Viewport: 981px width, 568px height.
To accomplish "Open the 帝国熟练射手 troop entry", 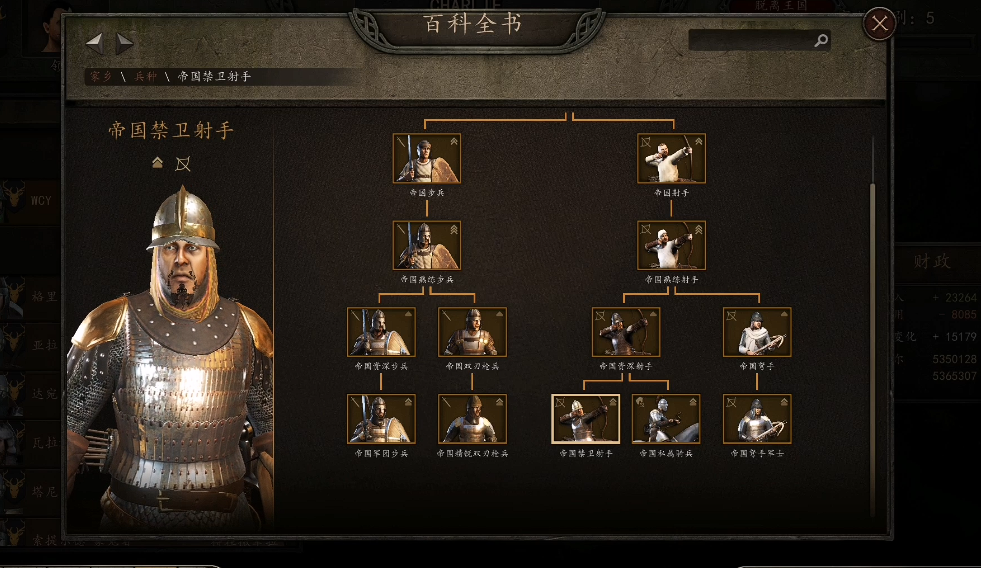I will [671, 246].
